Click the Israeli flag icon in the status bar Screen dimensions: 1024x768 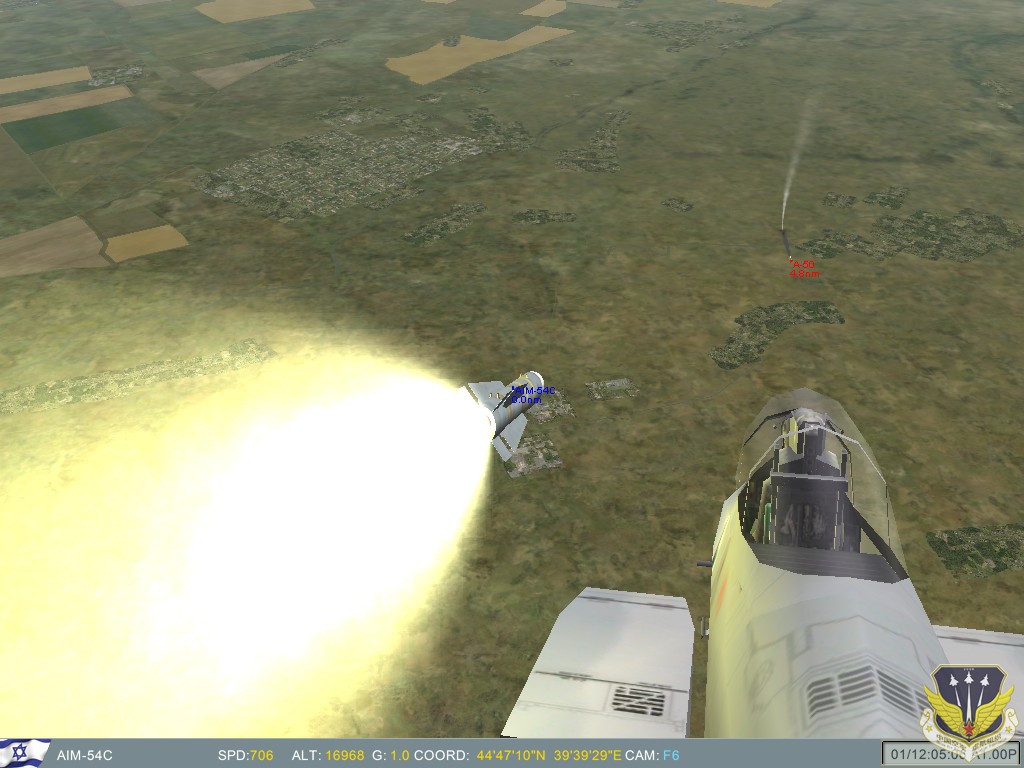[x=25, y=753]
